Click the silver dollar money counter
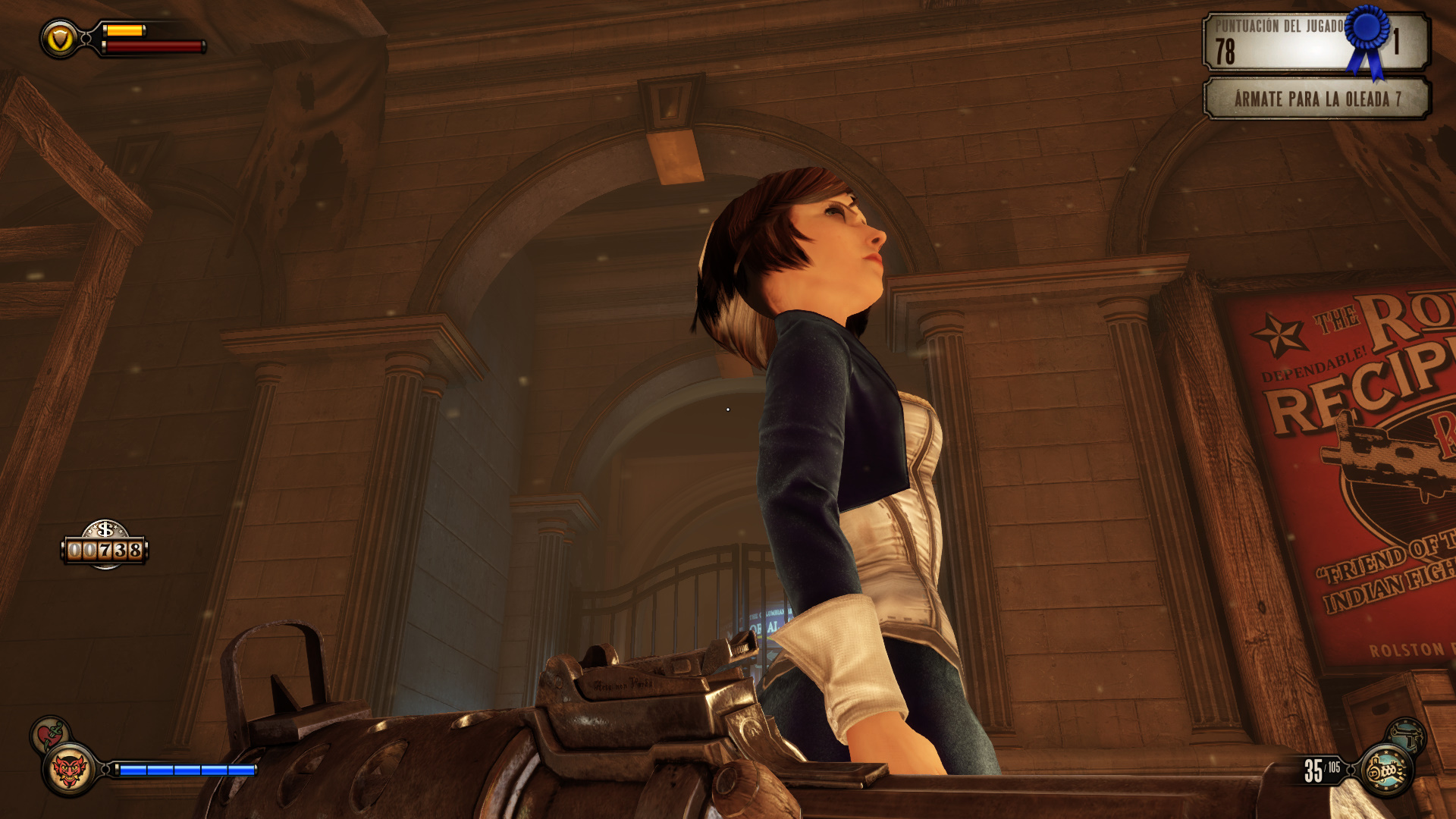The height and width of the screenshot is (819, 1456). pyautogui.click(x=105, y=545)
